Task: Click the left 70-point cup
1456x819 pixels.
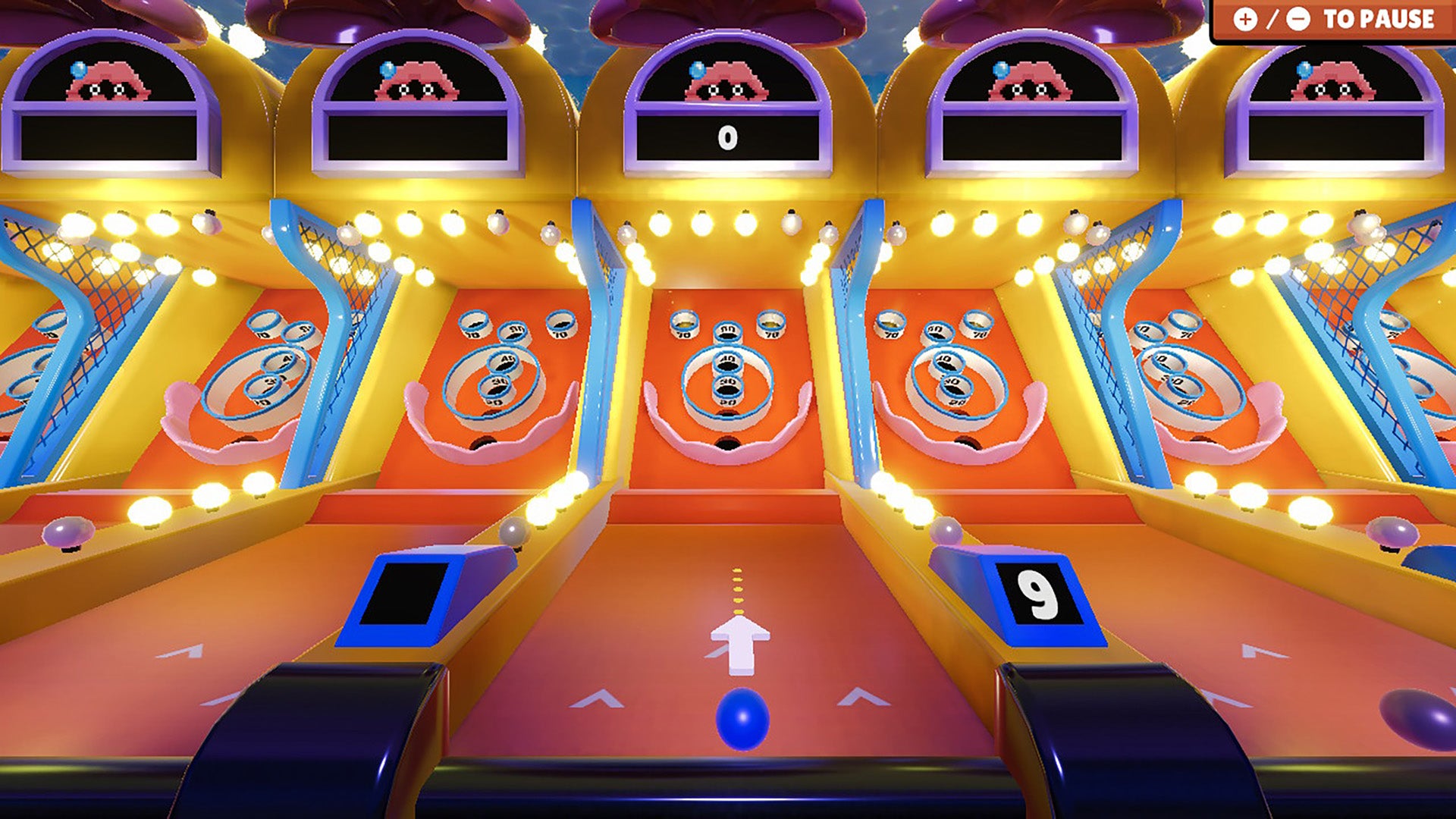Action: tap(684, 322)
